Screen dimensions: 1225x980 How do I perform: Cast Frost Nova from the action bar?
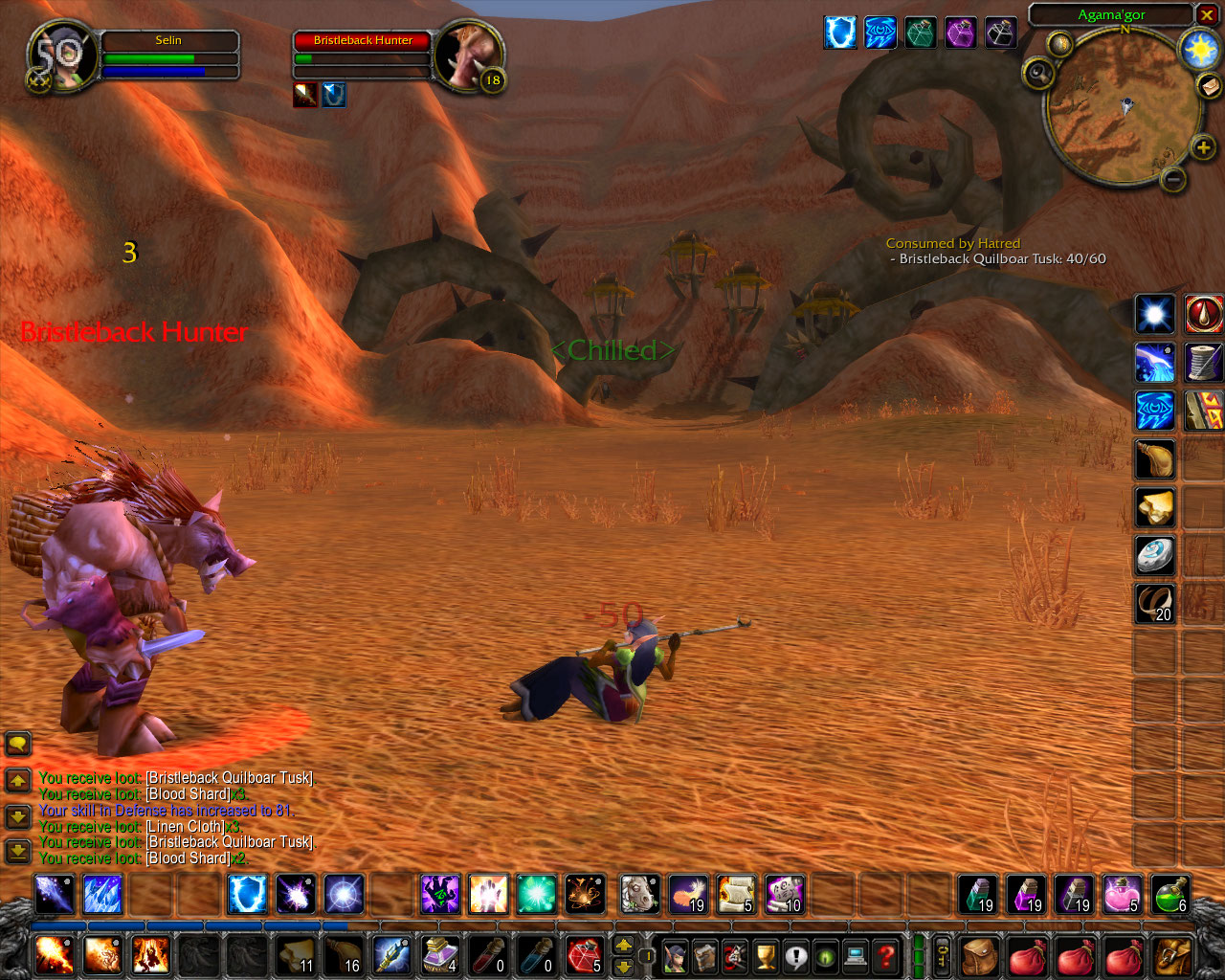tap(102, 895)
